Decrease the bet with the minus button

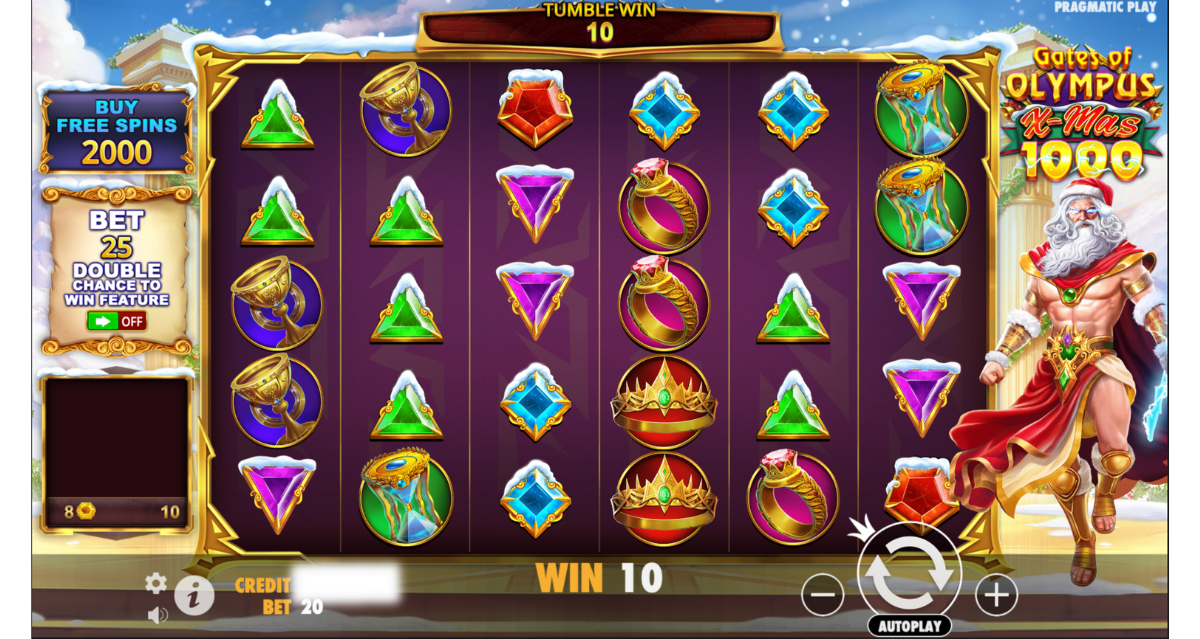point(822,596)
